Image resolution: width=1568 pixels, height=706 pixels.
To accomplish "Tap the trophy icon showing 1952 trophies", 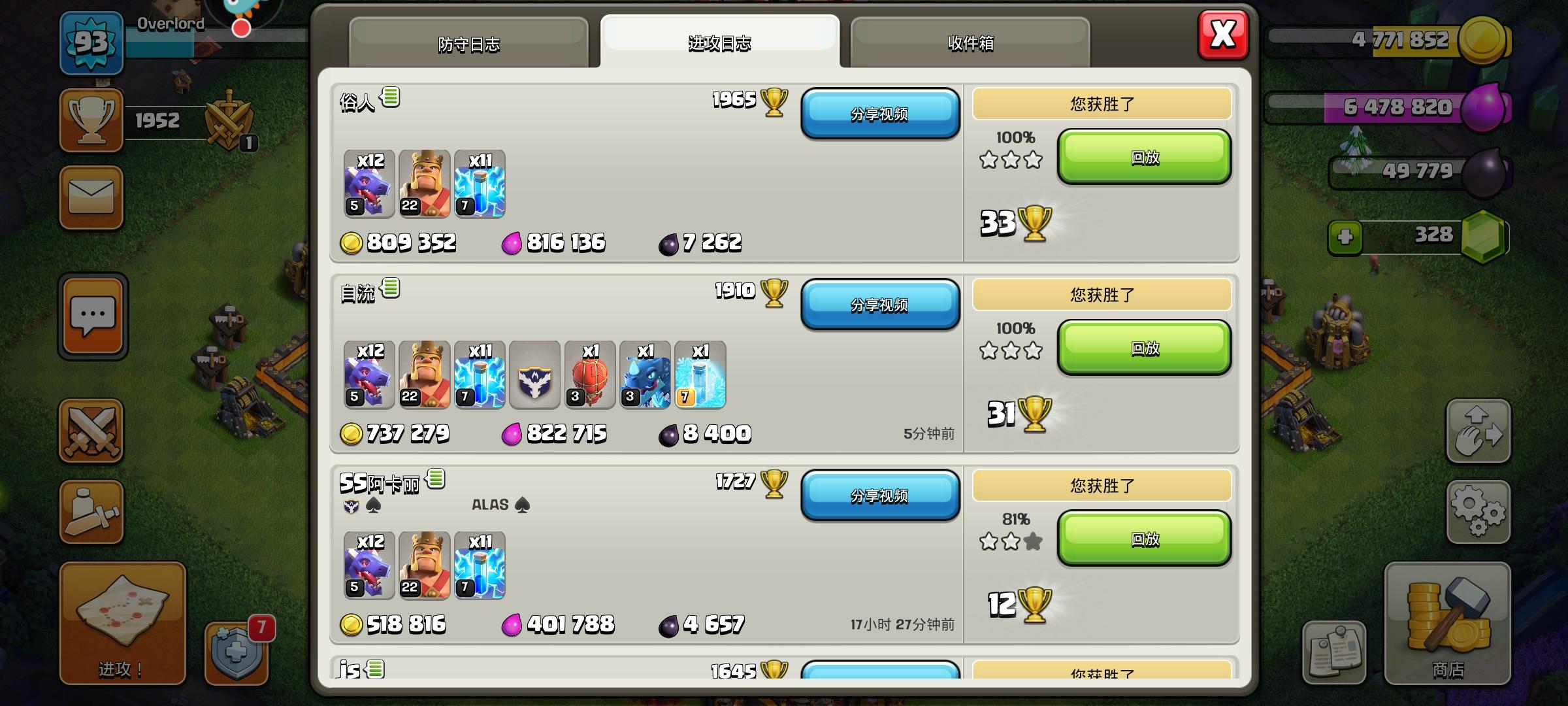I will (91, 119).
